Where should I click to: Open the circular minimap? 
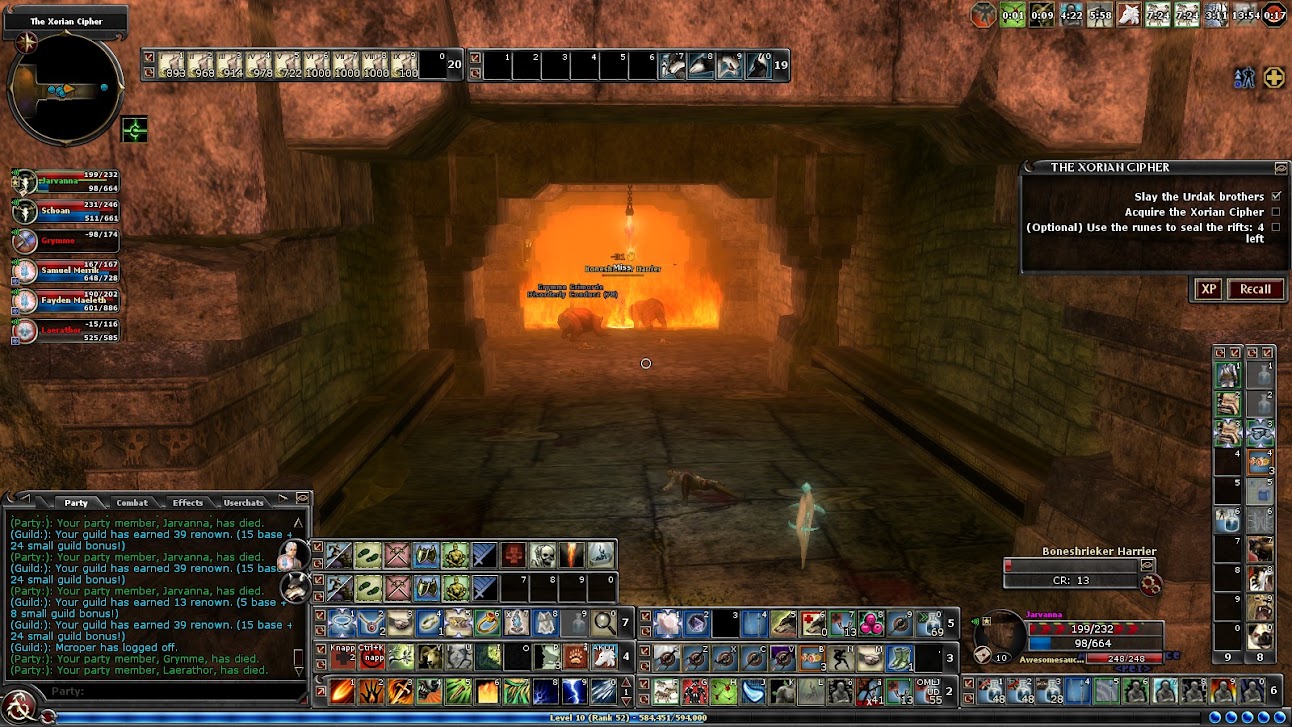tap(65, 89)
